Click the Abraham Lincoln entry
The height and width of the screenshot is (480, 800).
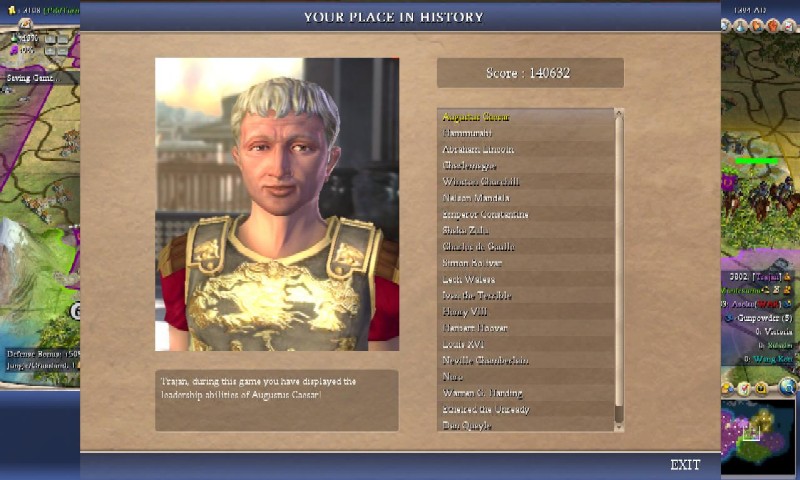[x=476, y=149]
